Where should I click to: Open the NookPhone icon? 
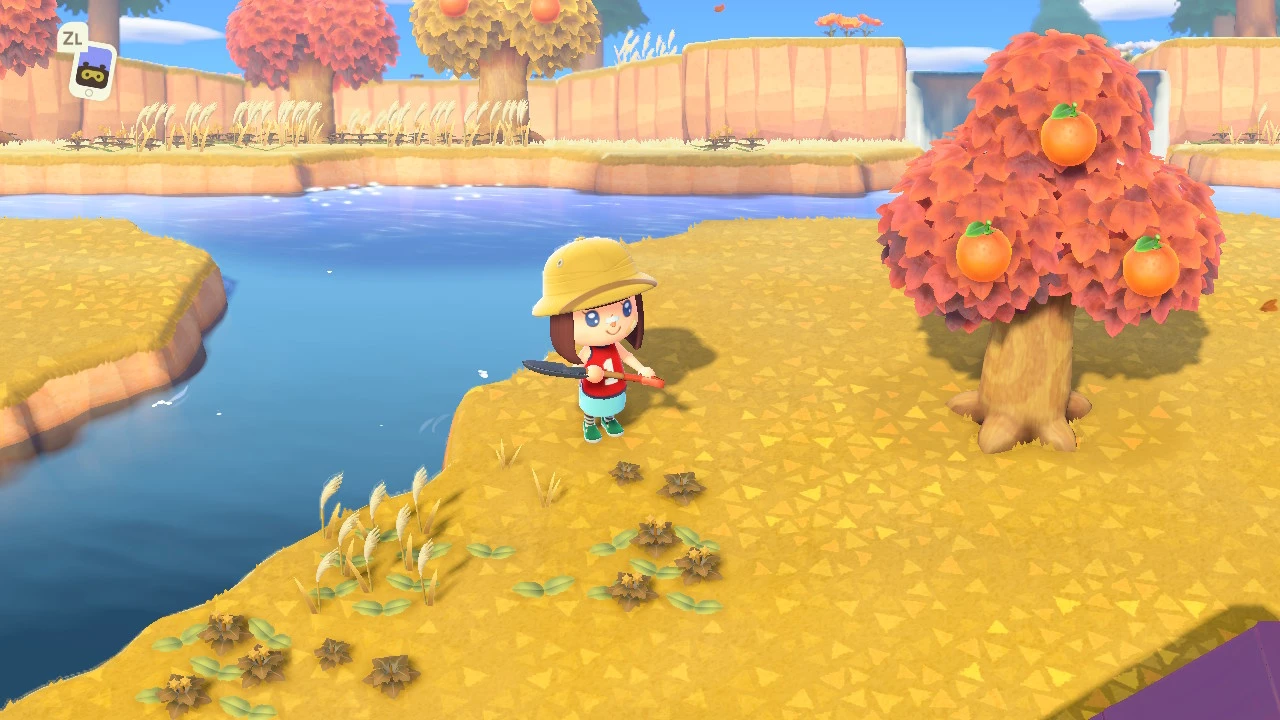92,70
